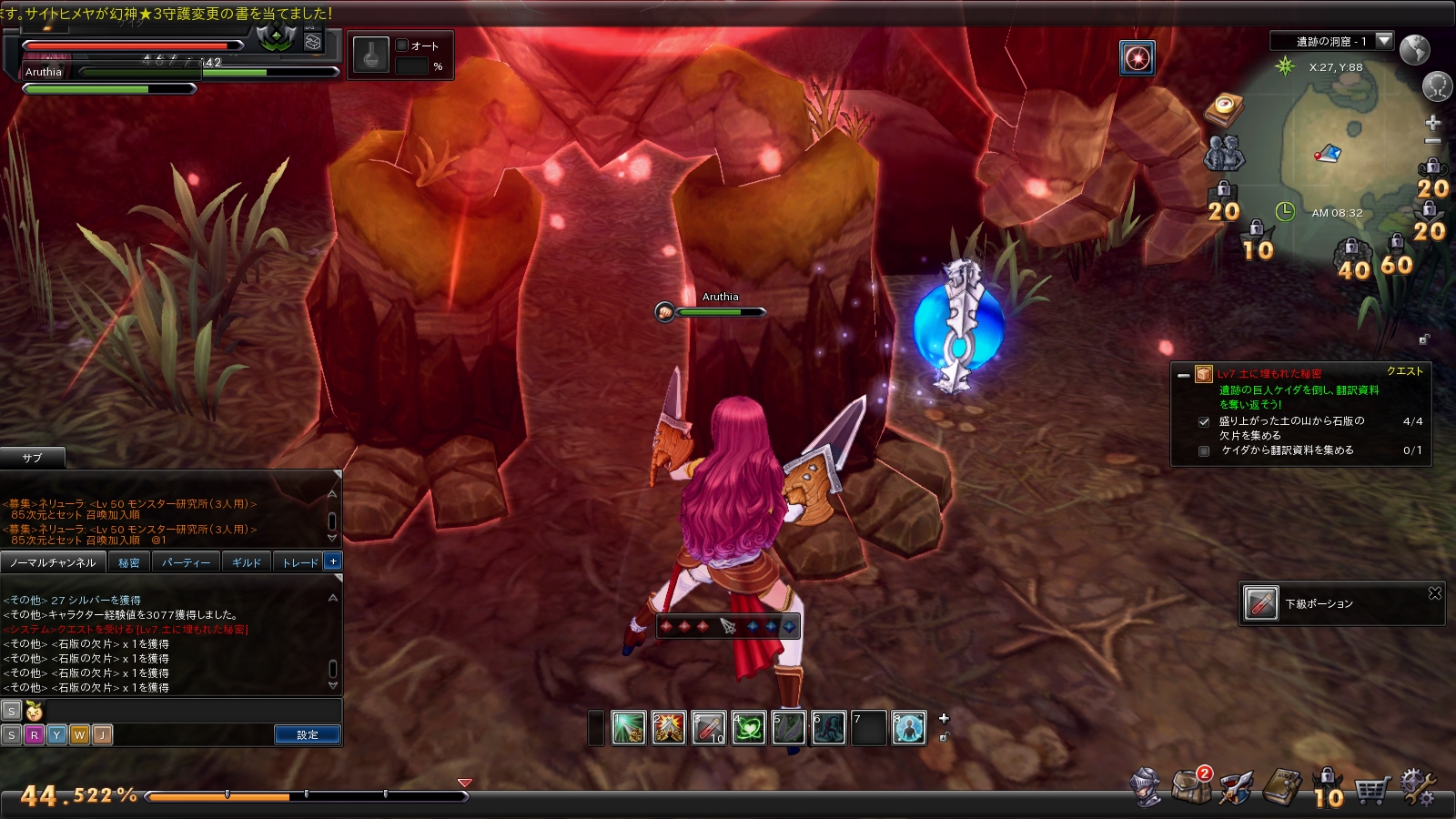
Task: Open the compass book icon beside minimap
Action: point(1224,108)
